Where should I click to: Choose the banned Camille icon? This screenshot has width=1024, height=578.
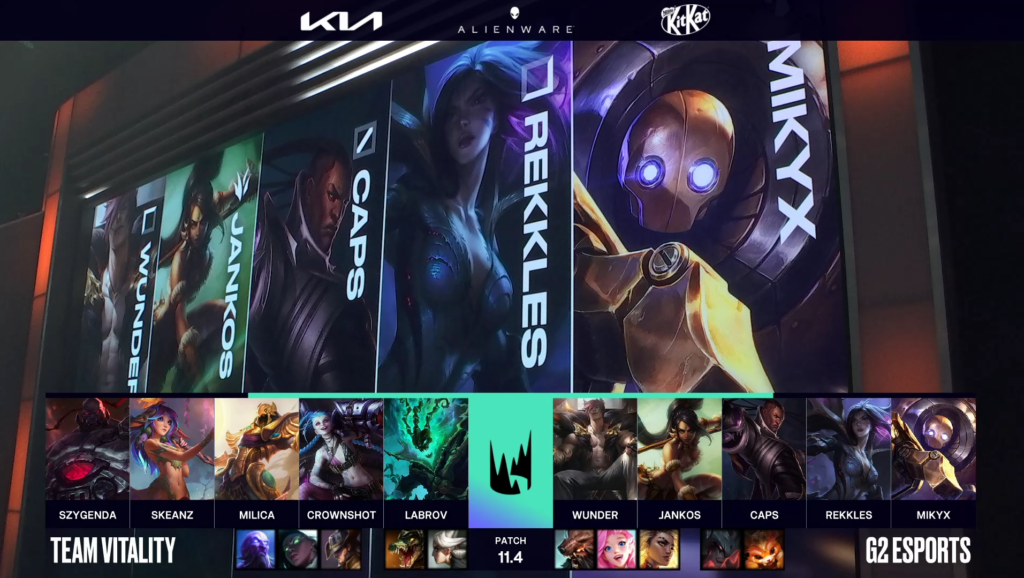coord(447,549)
